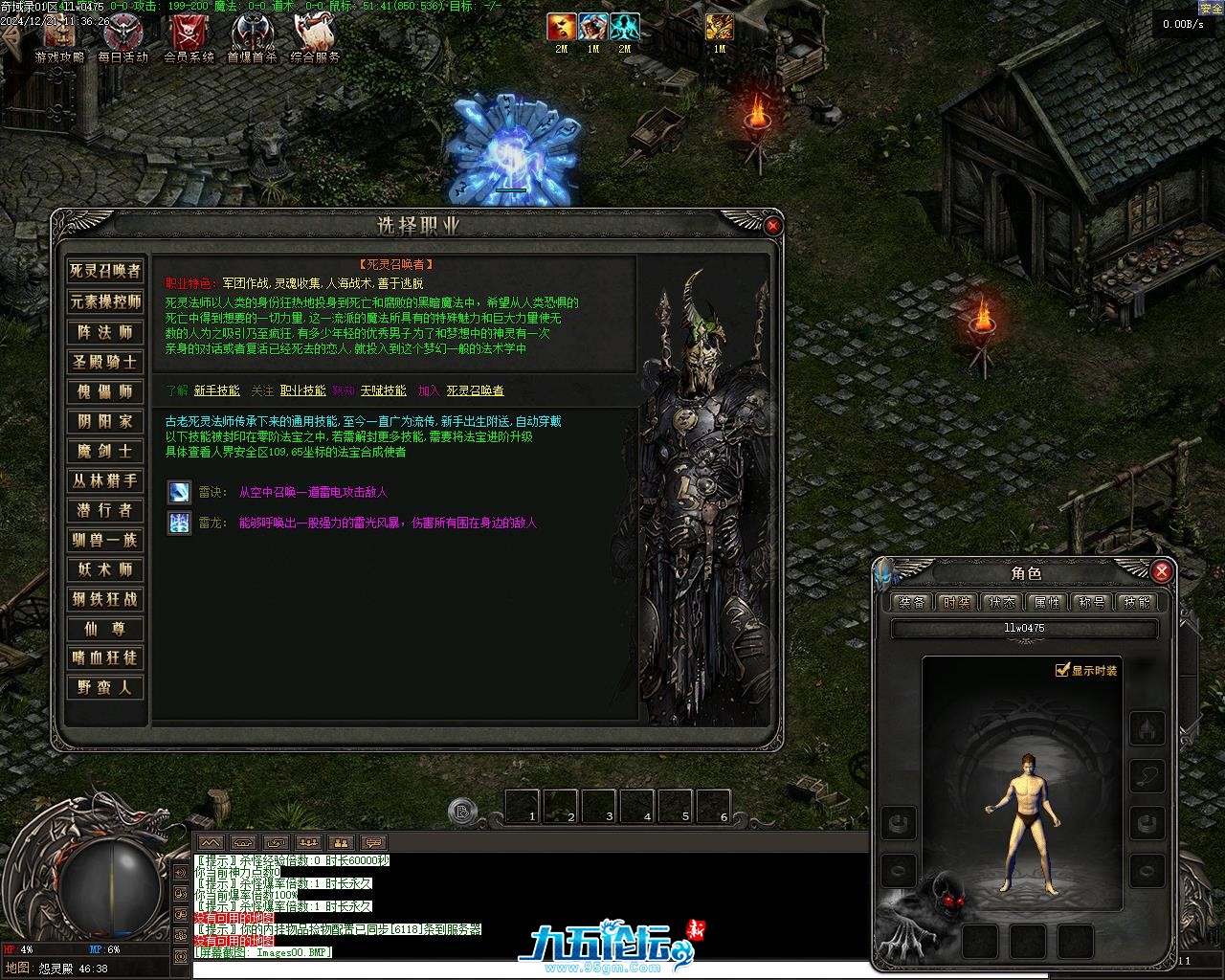Image resolution: width=1225 pixels, height=980 pixels.
Task: Select the 魔剑士 class
Action: (x=105, y=451)
